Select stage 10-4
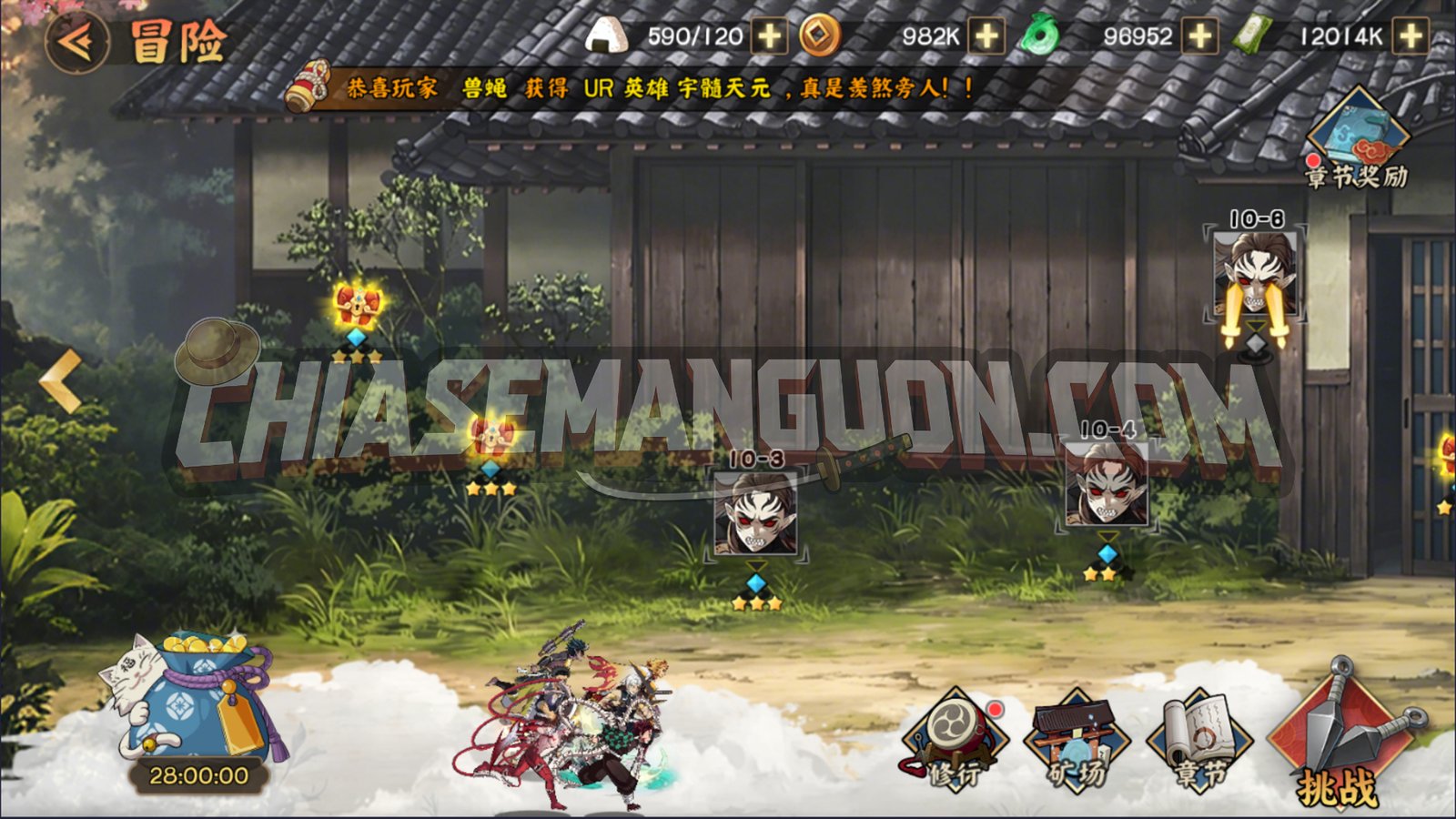This screenshot has width=1456, height=819. 1107,487
